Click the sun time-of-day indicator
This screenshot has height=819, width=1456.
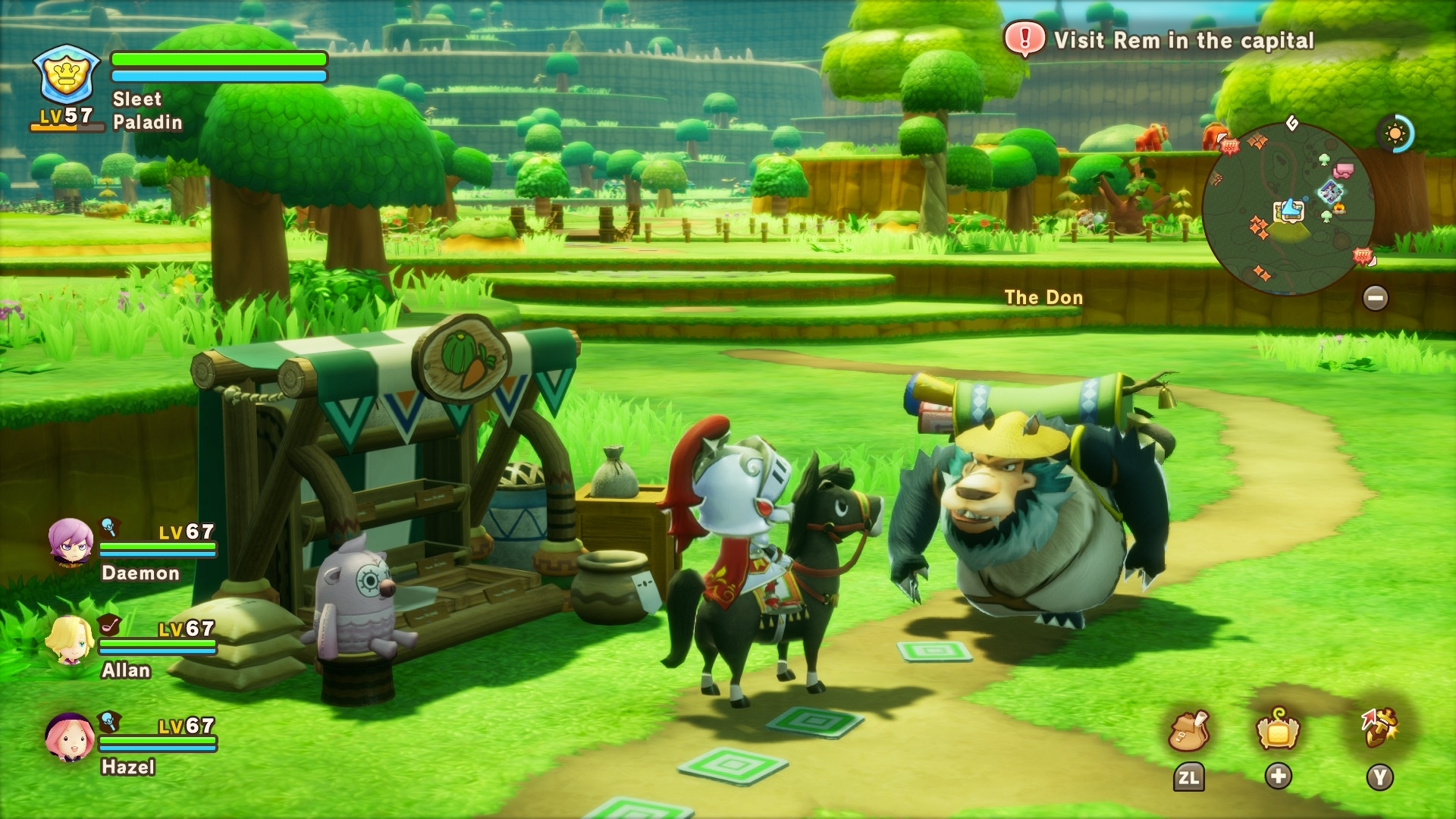pyautogui.click(x=1395, y=134)
